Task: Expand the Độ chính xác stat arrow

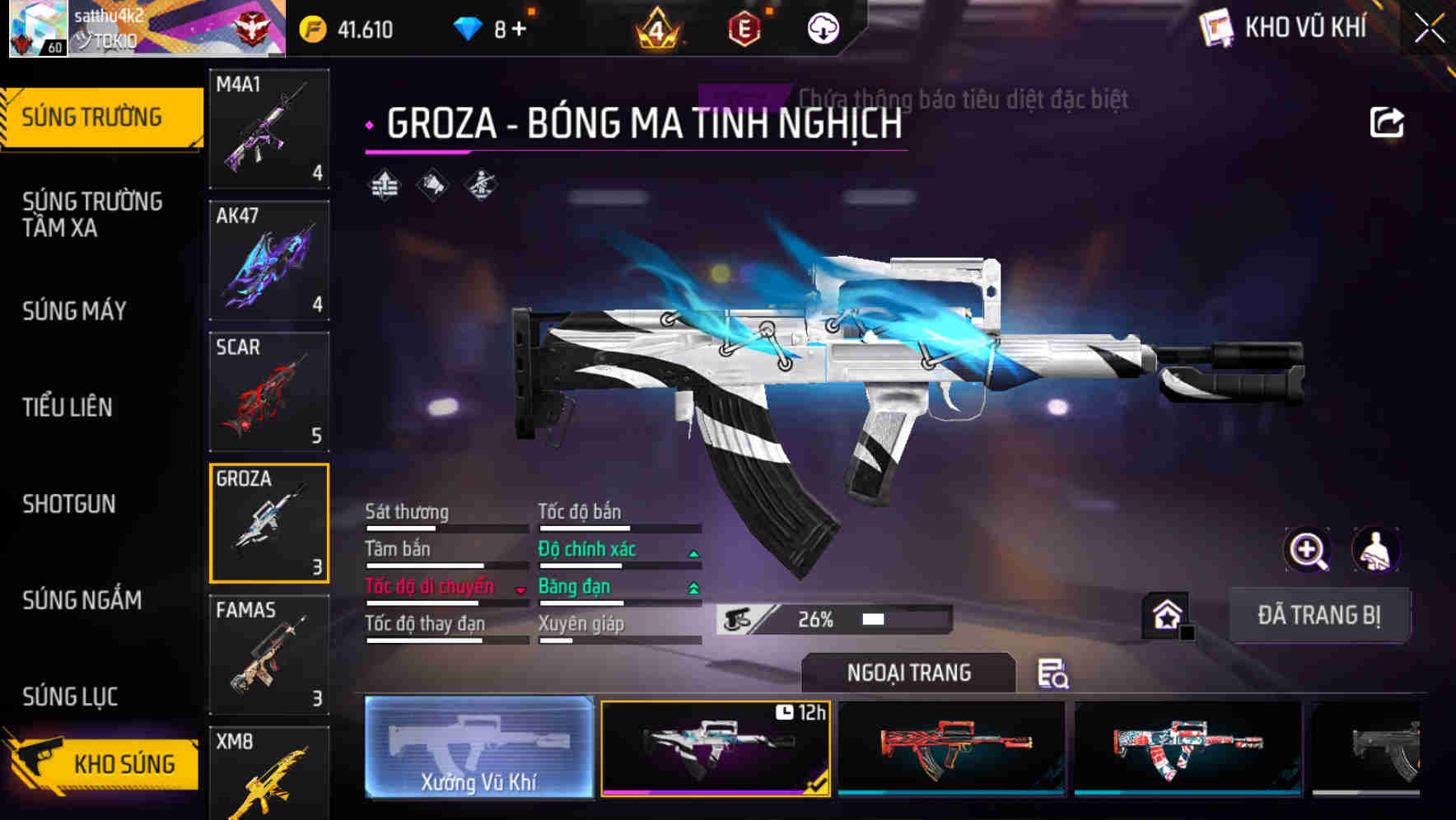Action: pos(693,548)
